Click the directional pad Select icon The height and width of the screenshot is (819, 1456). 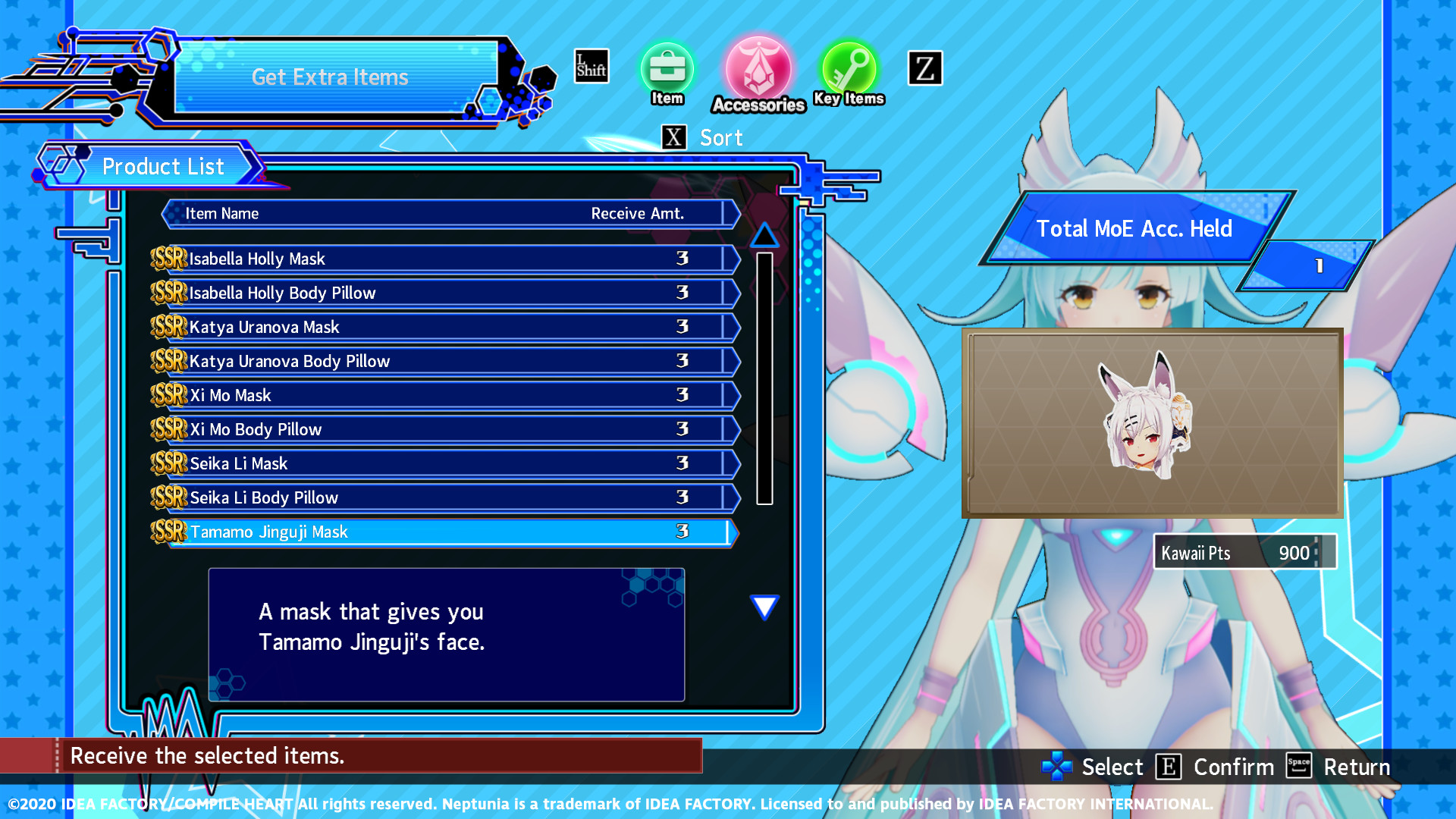point(1056,767)
